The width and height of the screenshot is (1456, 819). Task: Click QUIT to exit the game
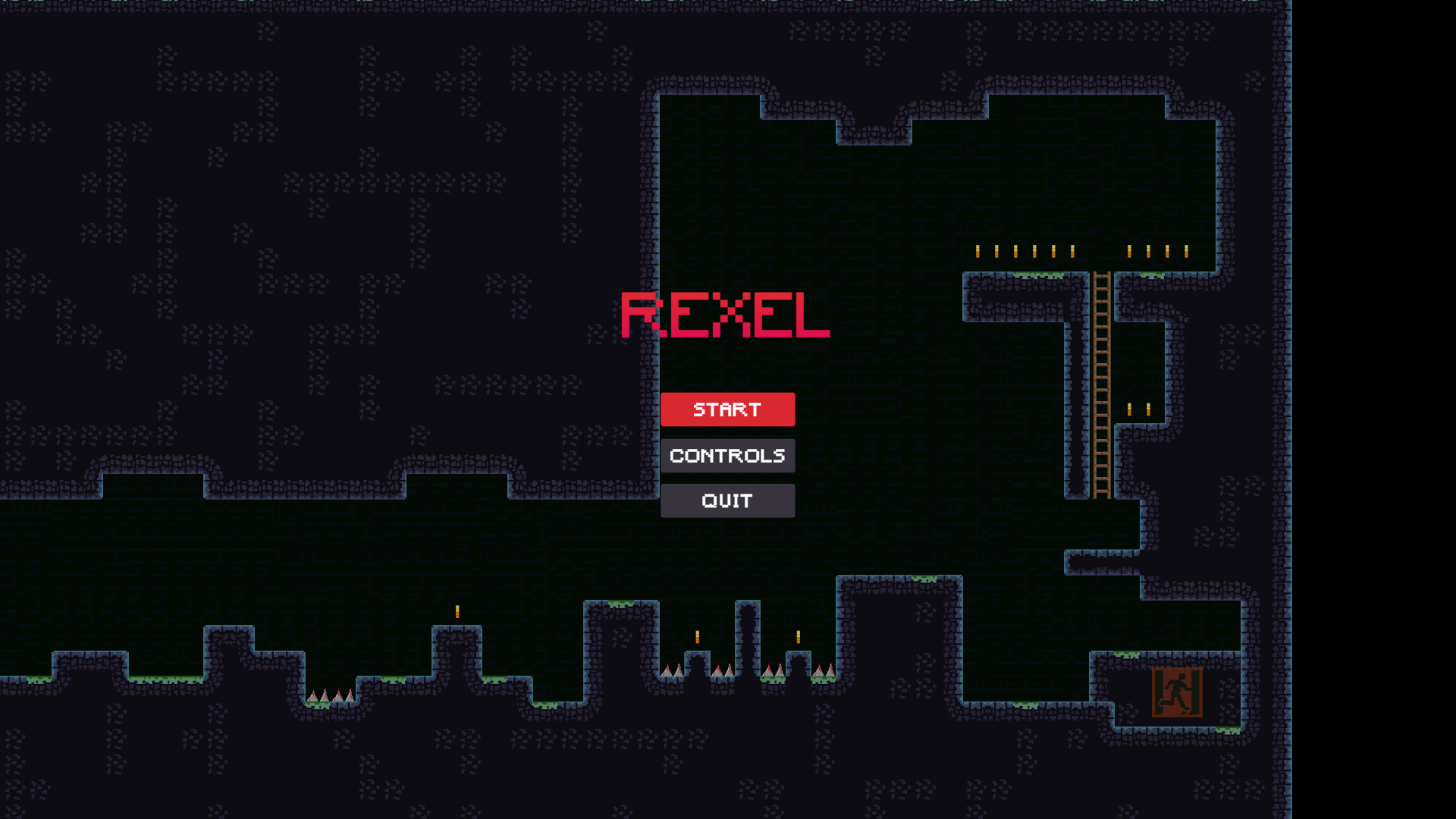[727, 500]
